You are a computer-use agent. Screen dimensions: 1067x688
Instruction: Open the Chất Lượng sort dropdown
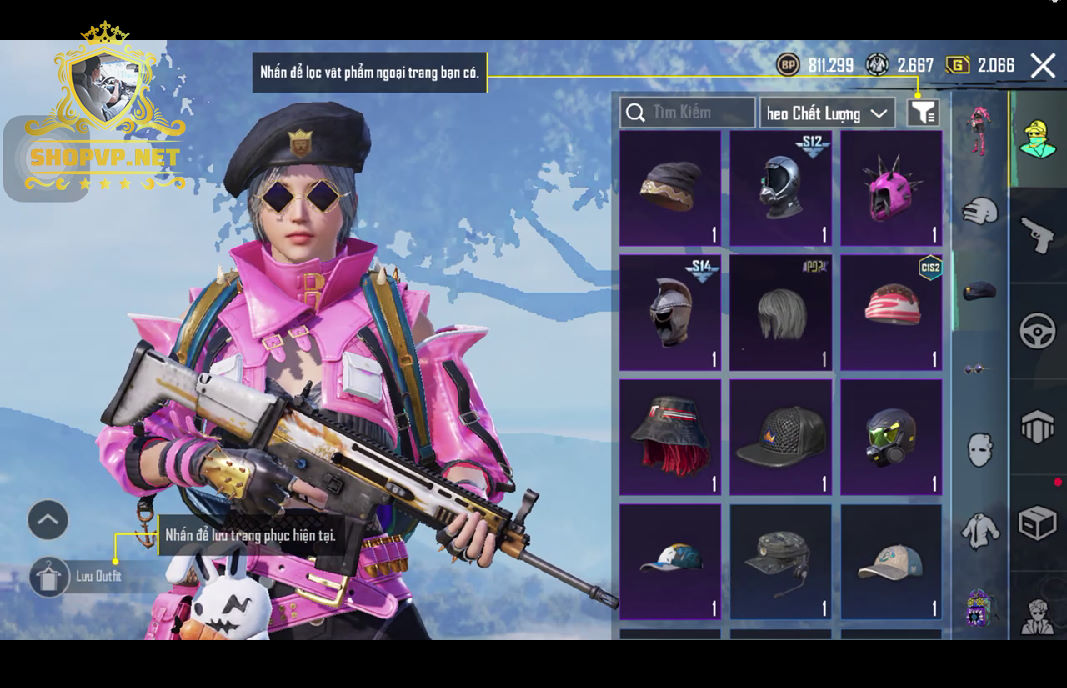point(827,113)
